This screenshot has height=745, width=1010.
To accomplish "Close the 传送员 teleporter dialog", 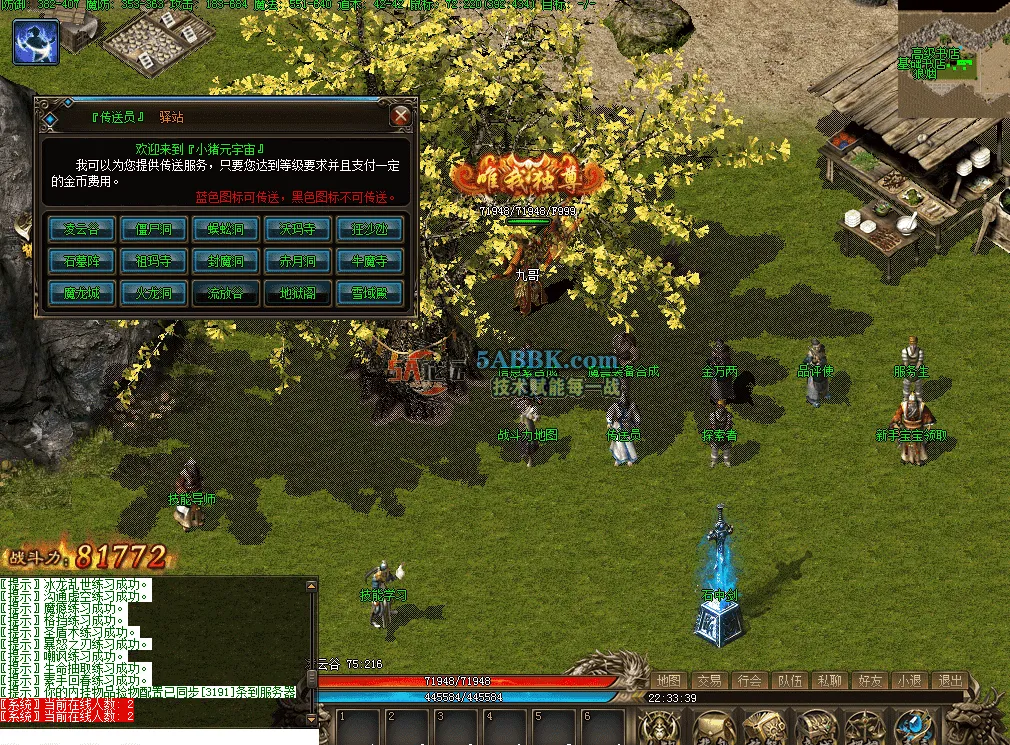I will tap(401, 116).
